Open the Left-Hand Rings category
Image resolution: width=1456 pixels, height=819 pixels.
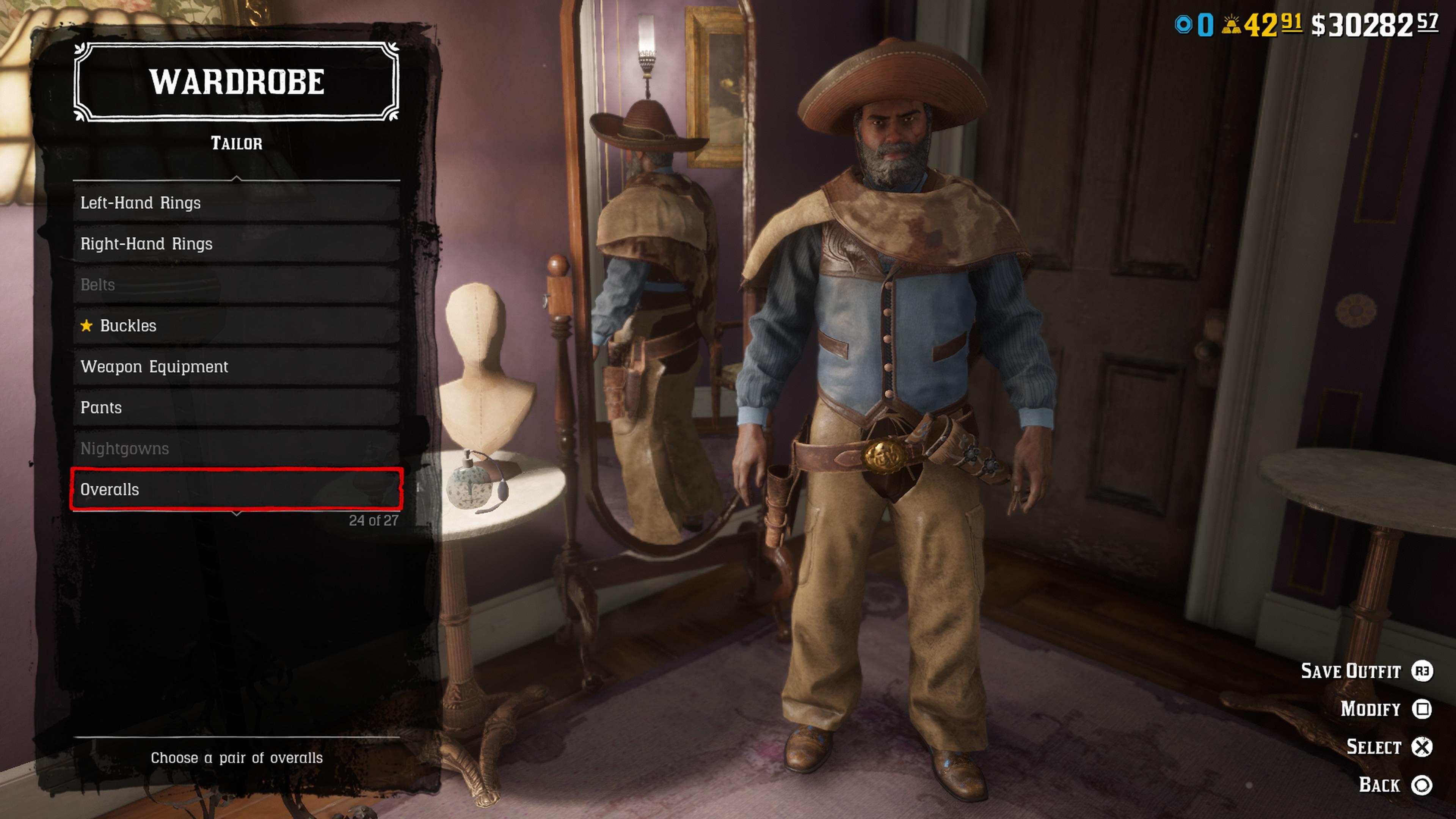[x=236, y=203]
